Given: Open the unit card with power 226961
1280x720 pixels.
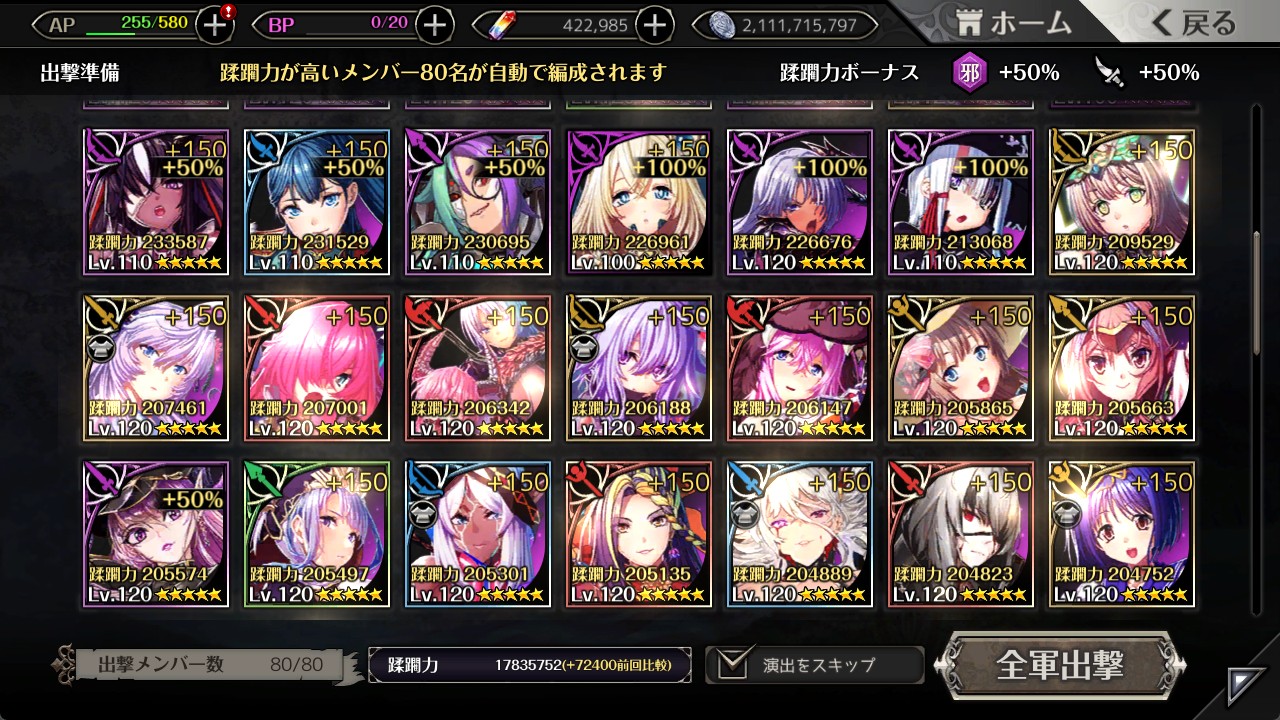Looking at the screenshot, I should (639, 202).
